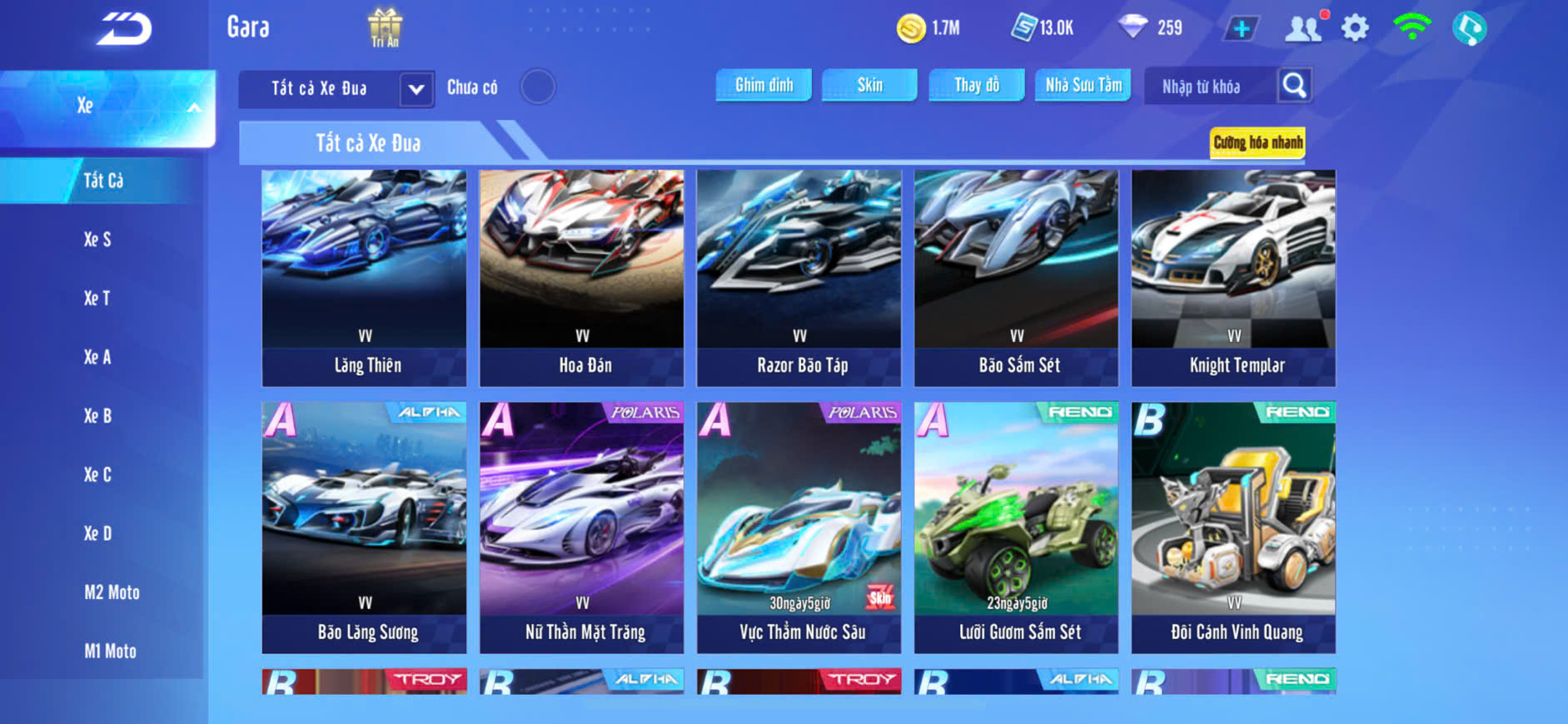Open Nhà Sưu Tầm collection

[x=1083, y=85]
